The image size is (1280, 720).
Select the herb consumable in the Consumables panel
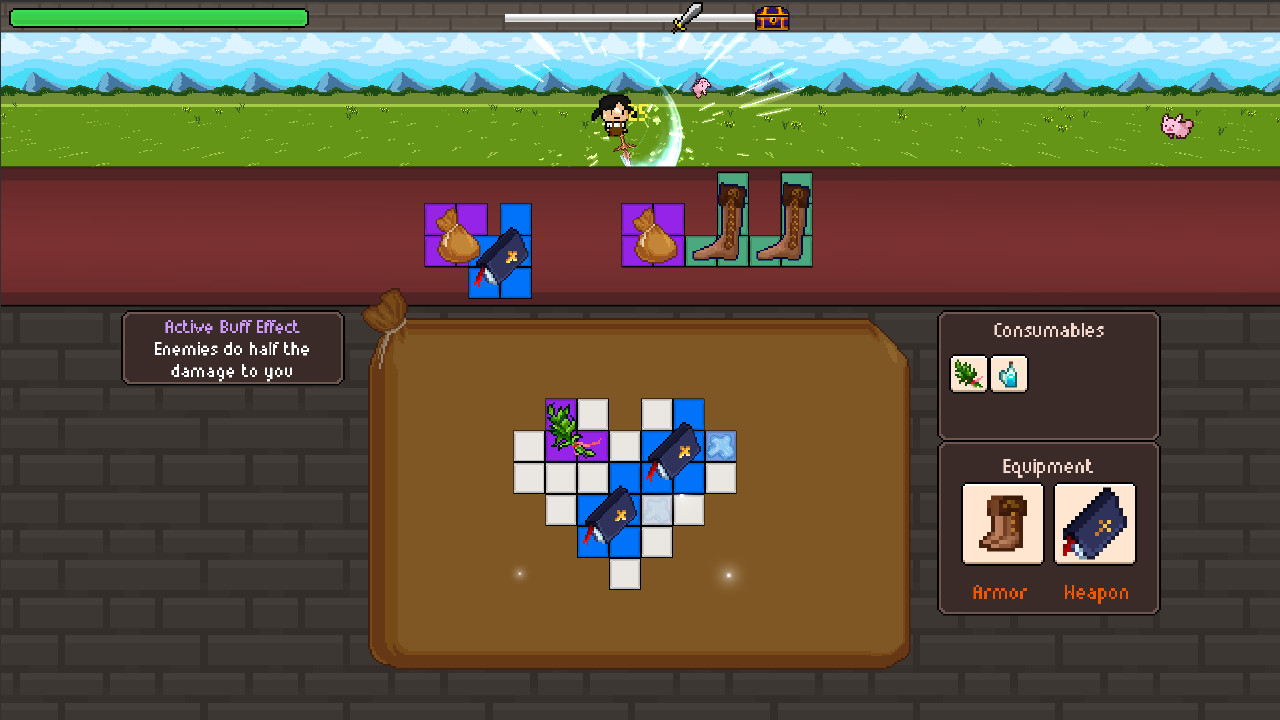[968, 373]
